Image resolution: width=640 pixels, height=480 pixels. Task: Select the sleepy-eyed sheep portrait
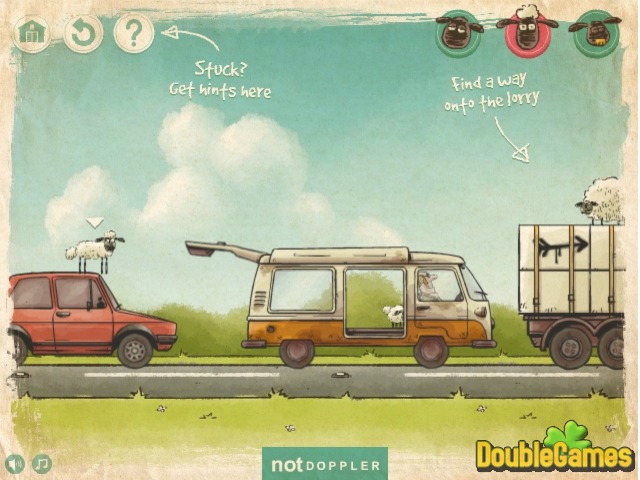[459, 32]
